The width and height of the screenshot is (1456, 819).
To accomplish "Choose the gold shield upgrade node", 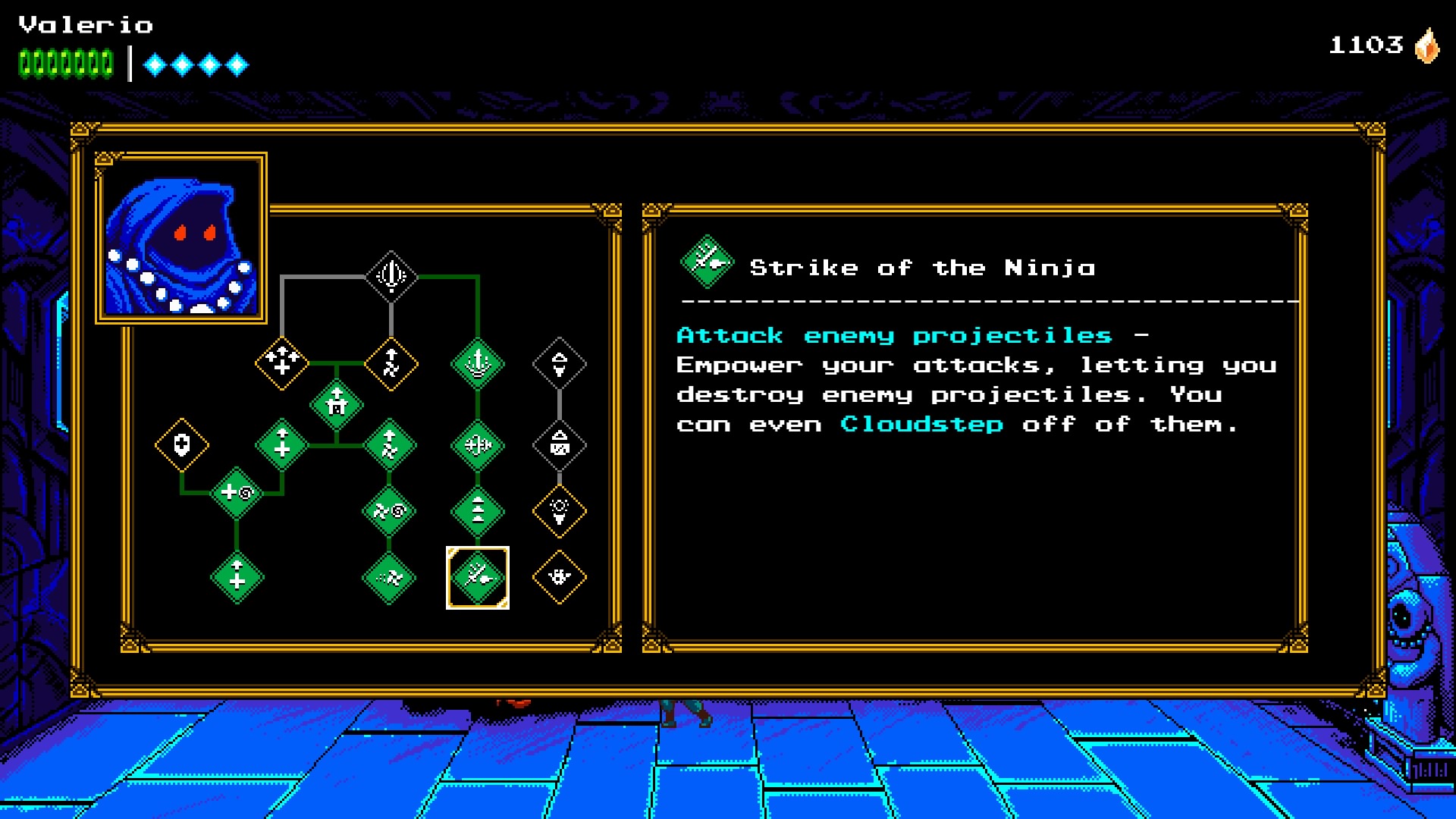I will point(182,445).
